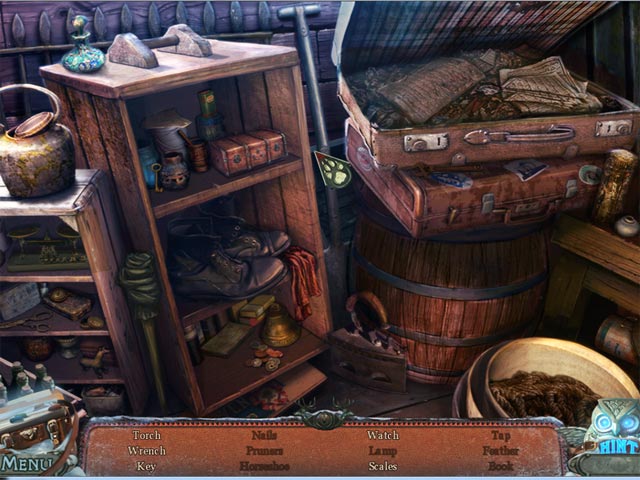Select the Horseshoe entry in the item list
This screenshot has width=640, height=480.
tap(264, 466)
